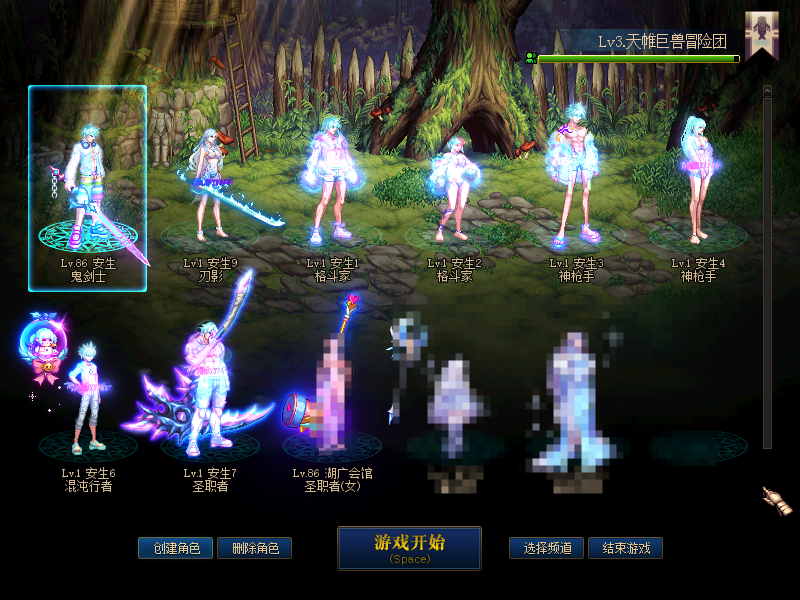Click the character list scrollbar
Viewport: 800px width, 600px height.
[767, 270]
